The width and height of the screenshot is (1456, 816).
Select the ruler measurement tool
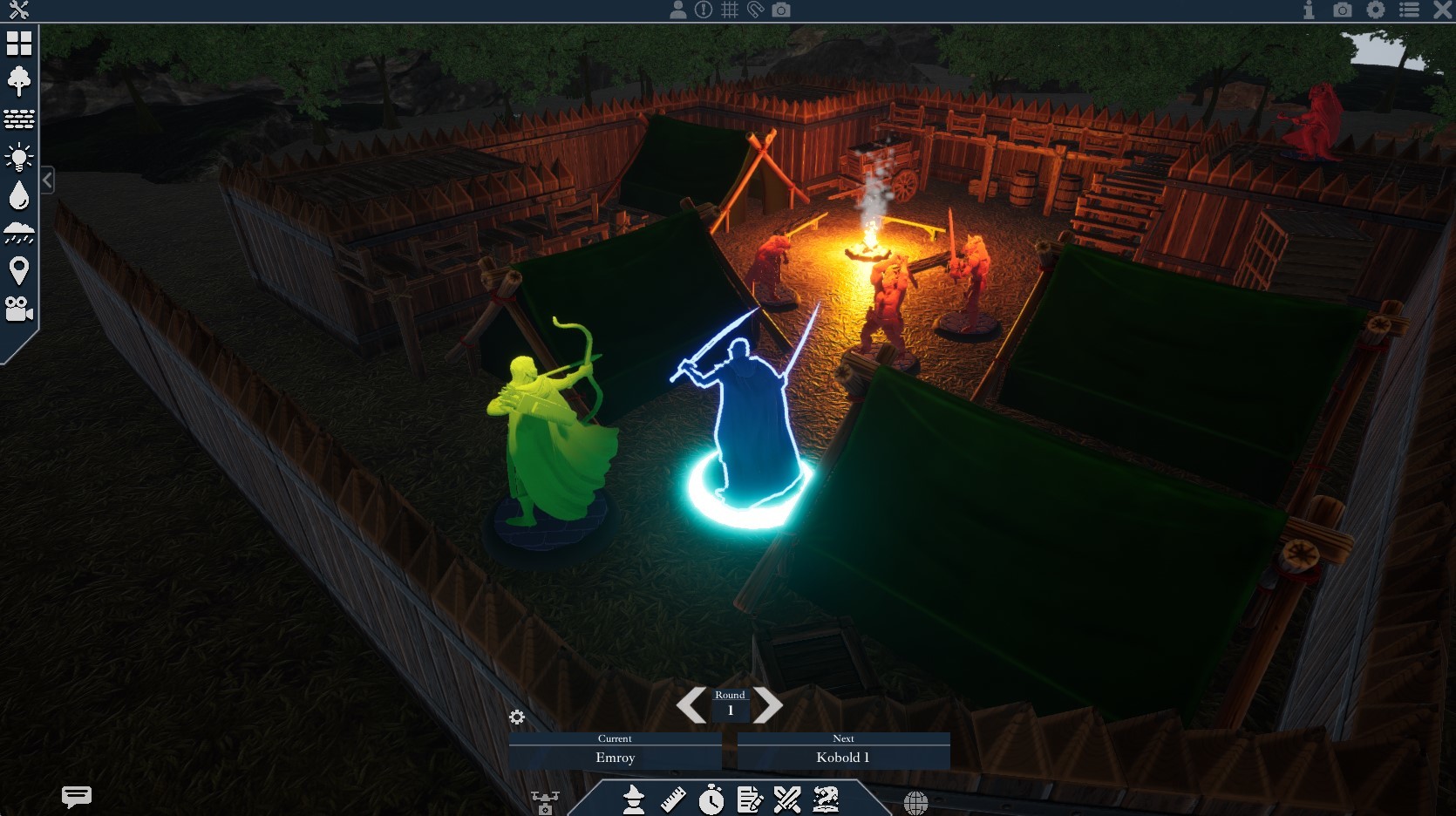coord(673,800)
